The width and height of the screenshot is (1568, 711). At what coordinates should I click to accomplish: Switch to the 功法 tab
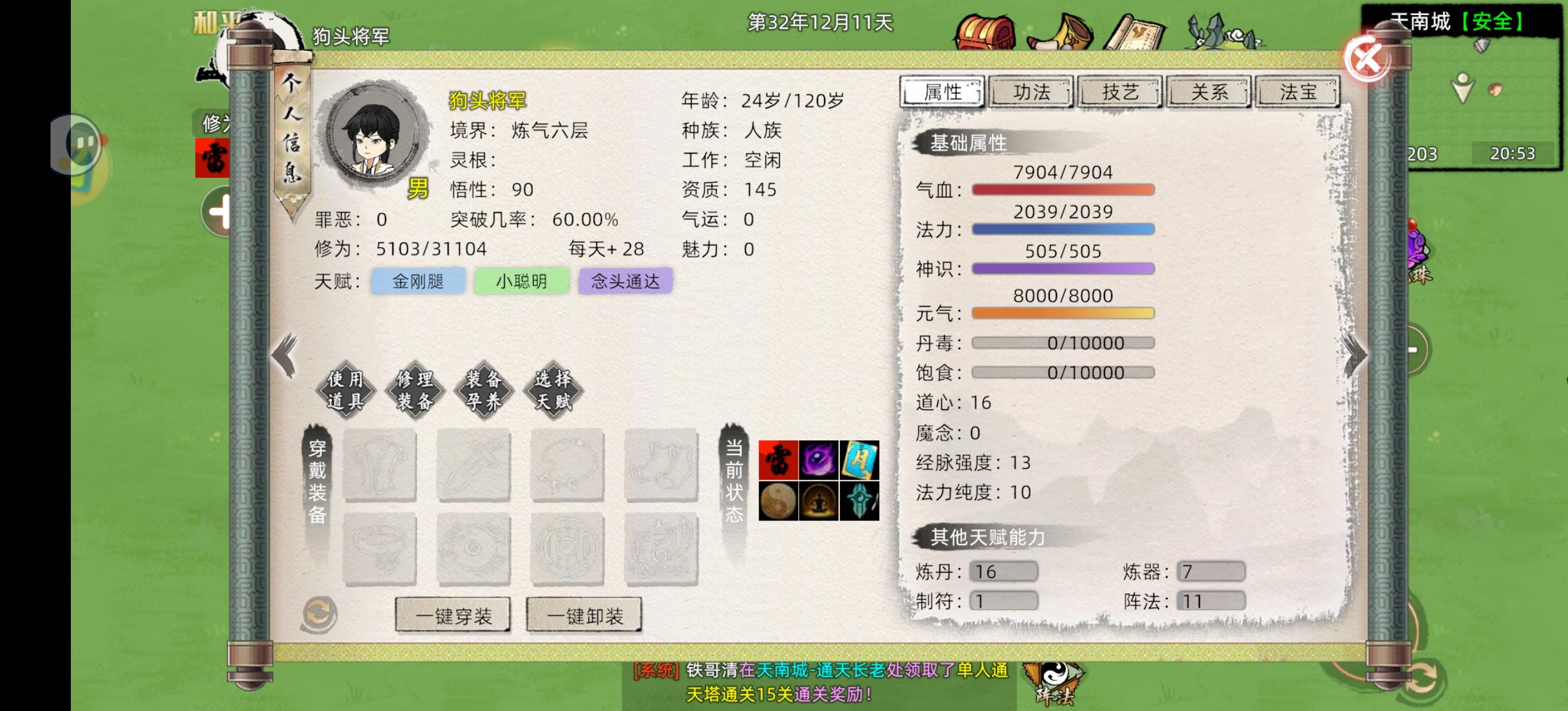(1031, 92)
